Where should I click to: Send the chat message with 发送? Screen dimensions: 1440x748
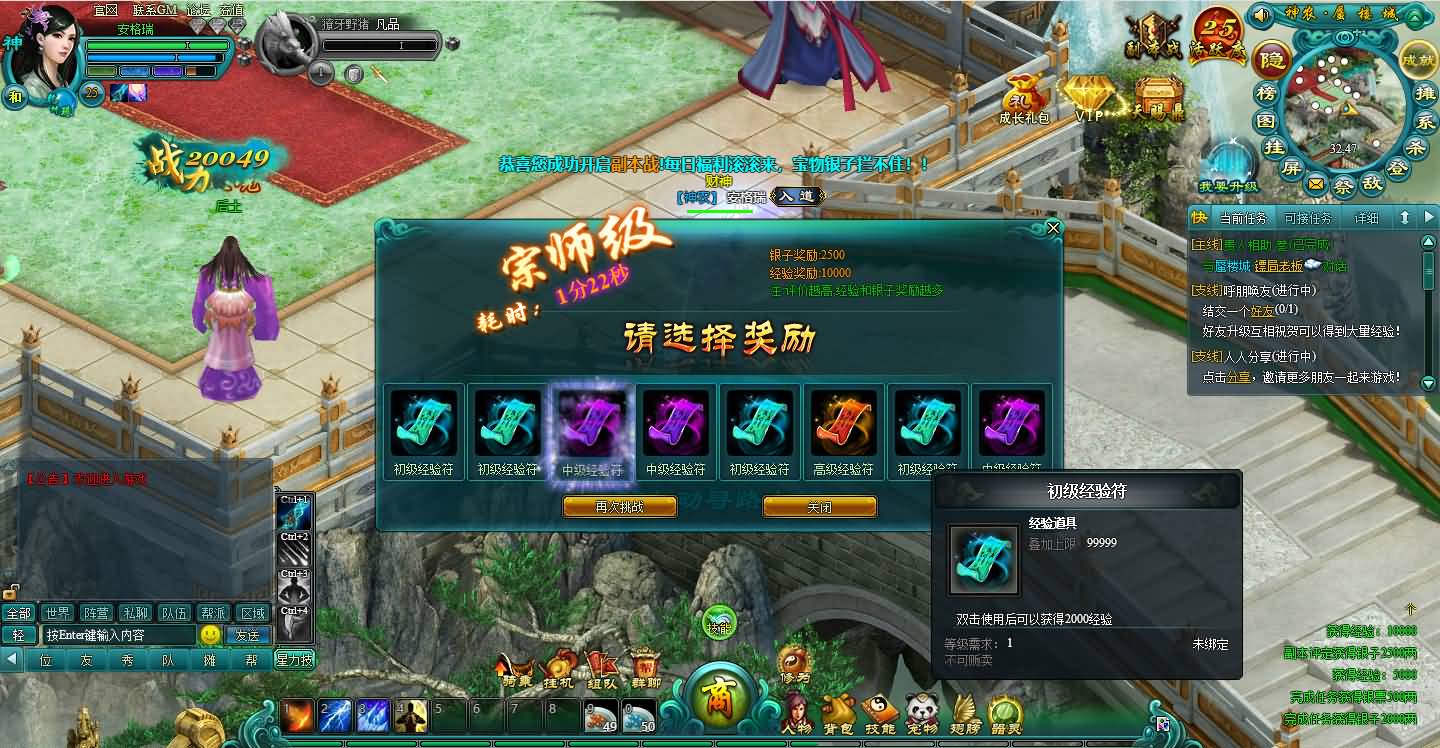click(x=247, y=635)
